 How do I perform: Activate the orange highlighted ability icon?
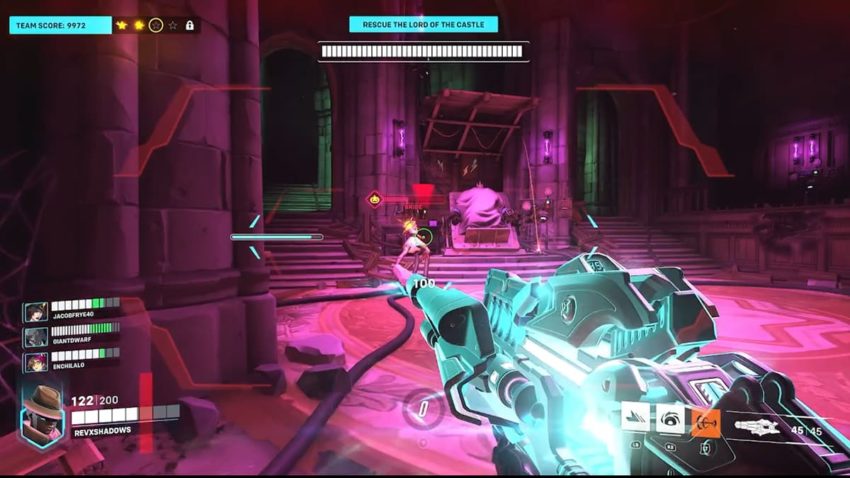point(705,421)
